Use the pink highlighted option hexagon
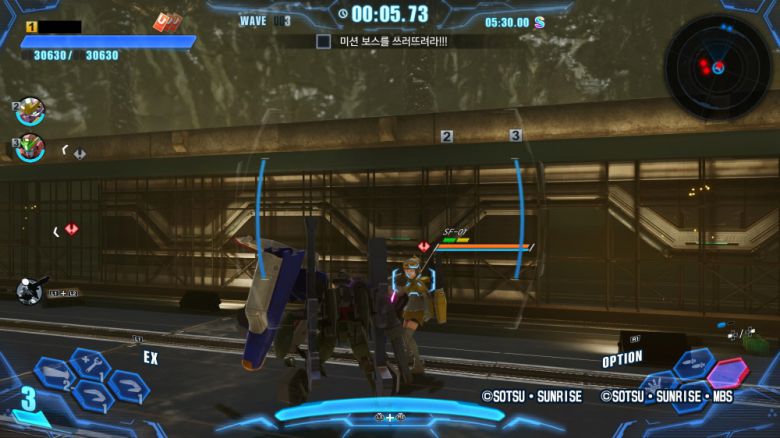Screen dimensions: 780x438 [727, 373]
